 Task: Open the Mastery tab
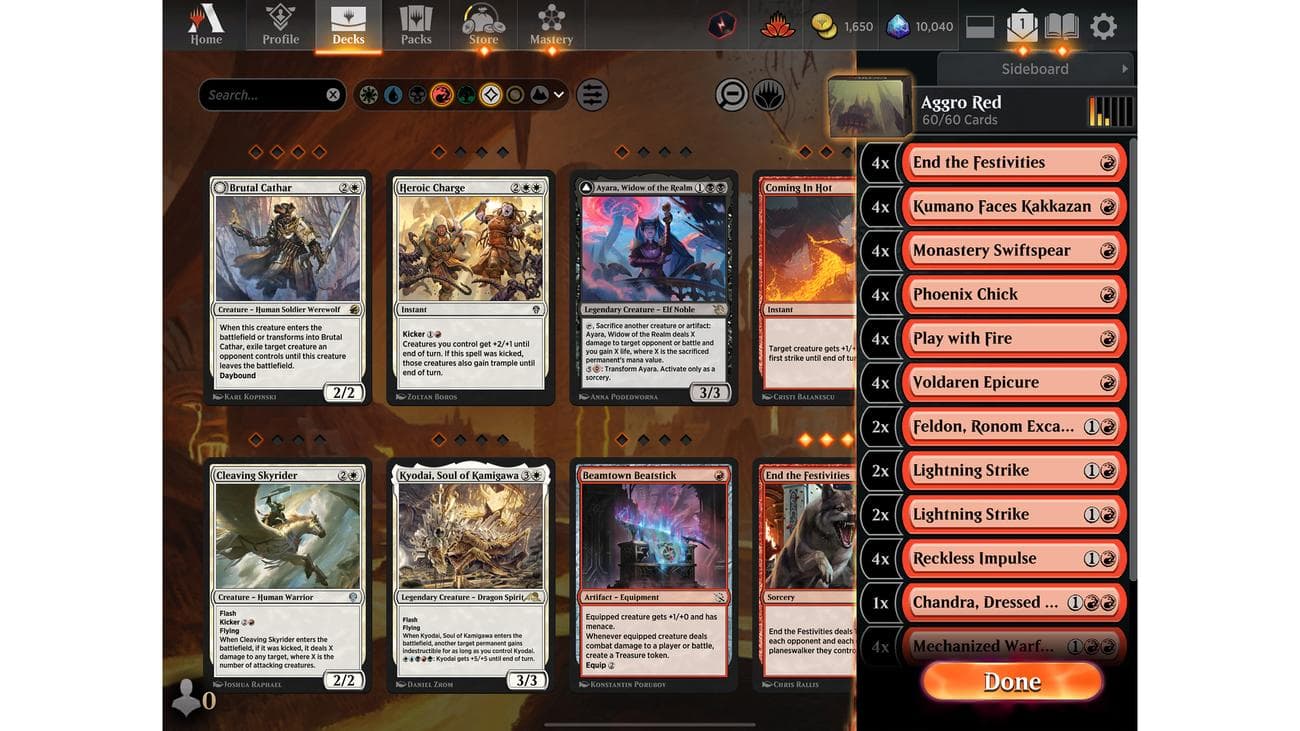[x=551, y=25]
